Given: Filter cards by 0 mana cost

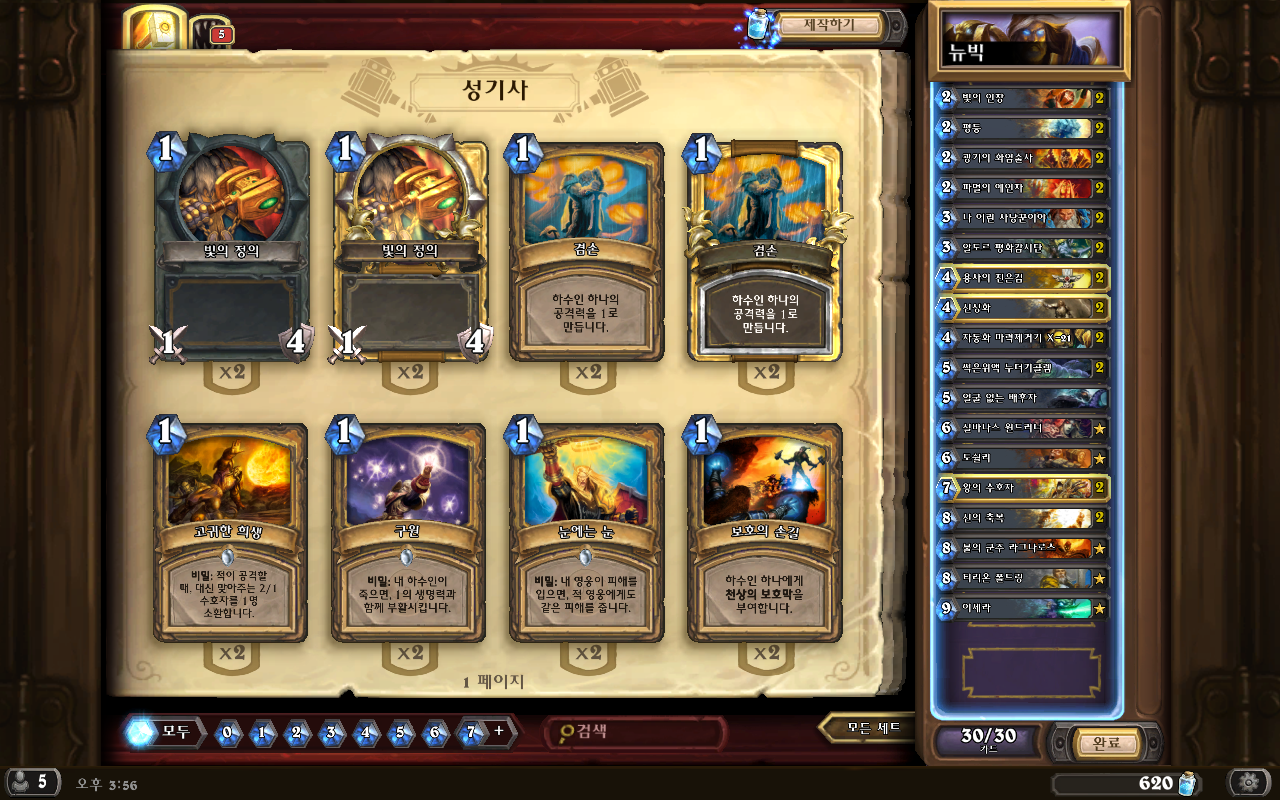Looking at the screenshot, I should [x=227, y=733].
